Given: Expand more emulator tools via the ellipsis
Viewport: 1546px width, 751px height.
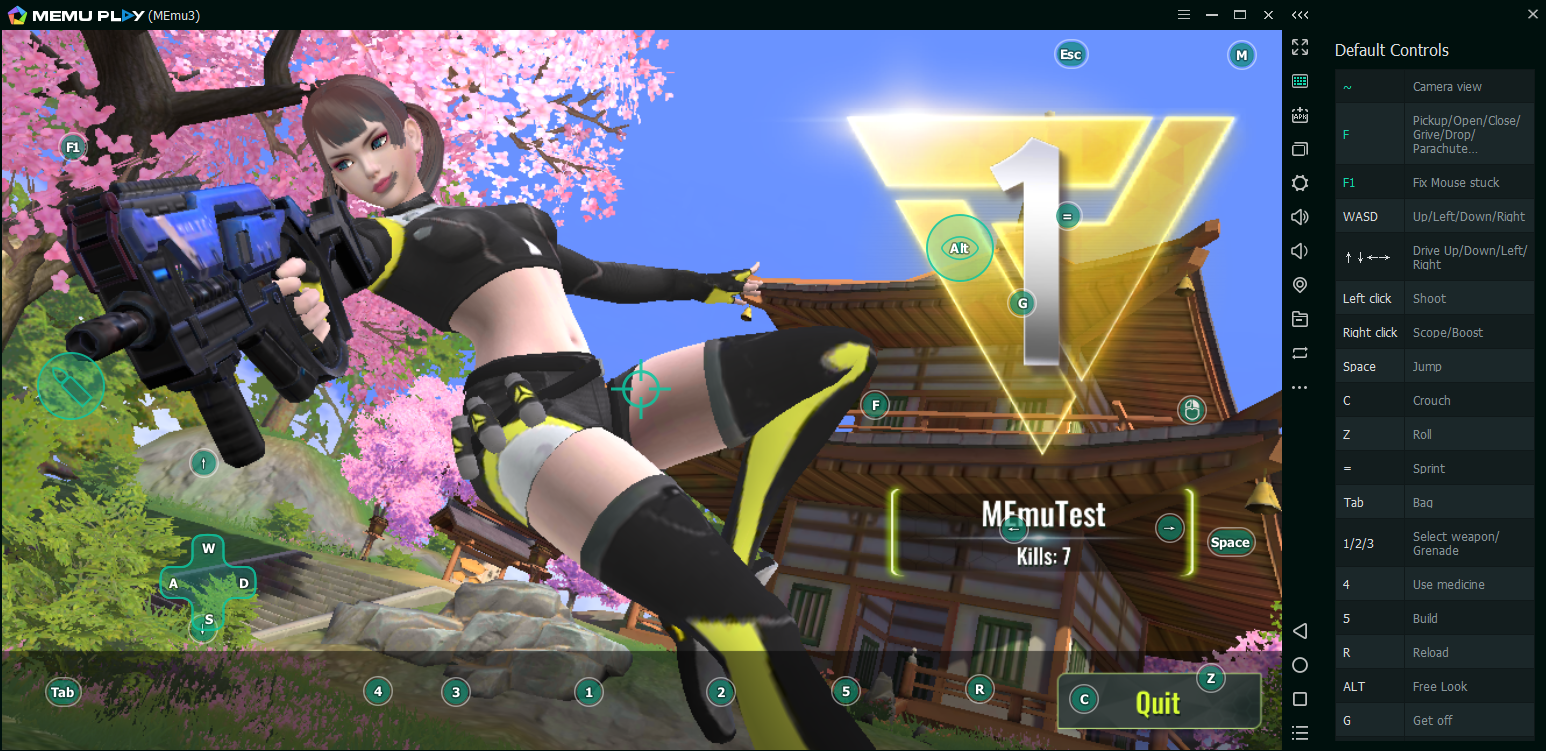Looking at the screenshot, I should pyautogui.click(x=1300, y=387).
